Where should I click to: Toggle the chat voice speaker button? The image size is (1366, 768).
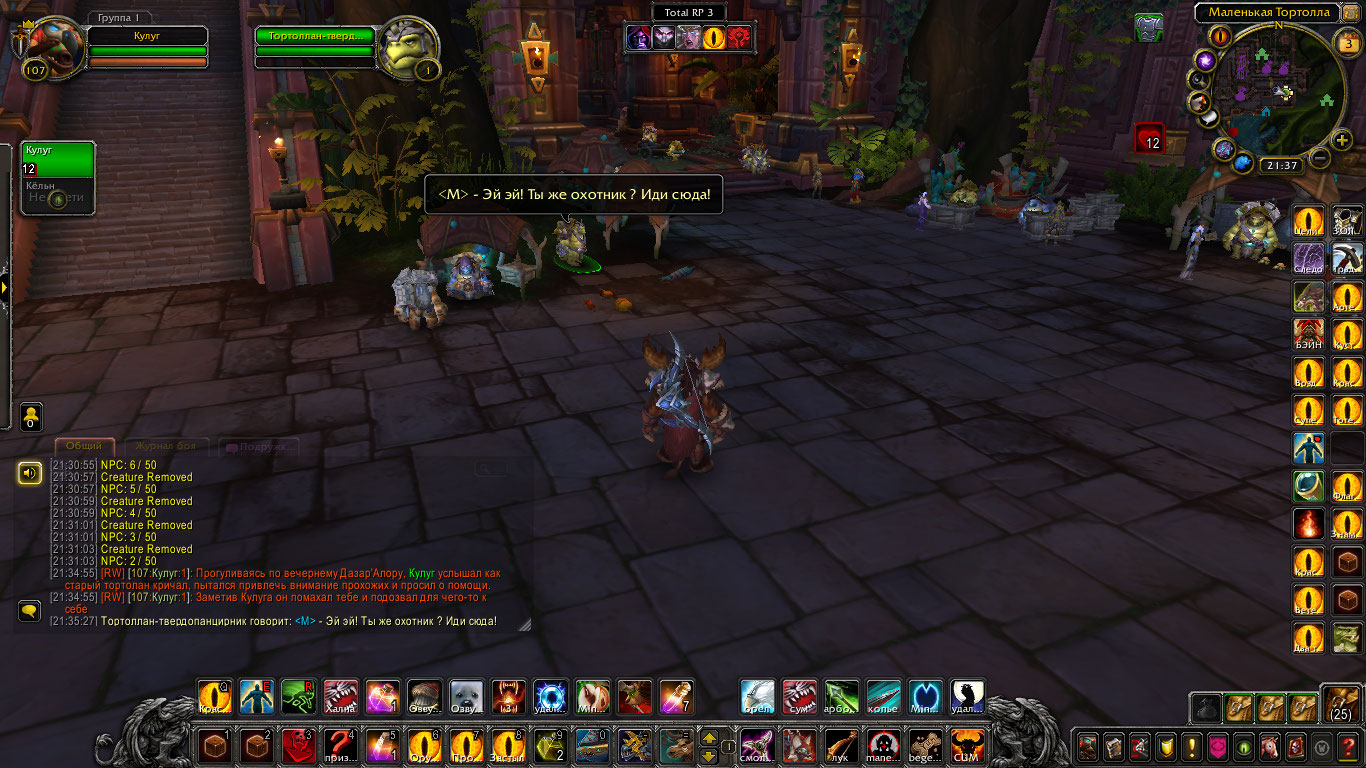point(30,473)
